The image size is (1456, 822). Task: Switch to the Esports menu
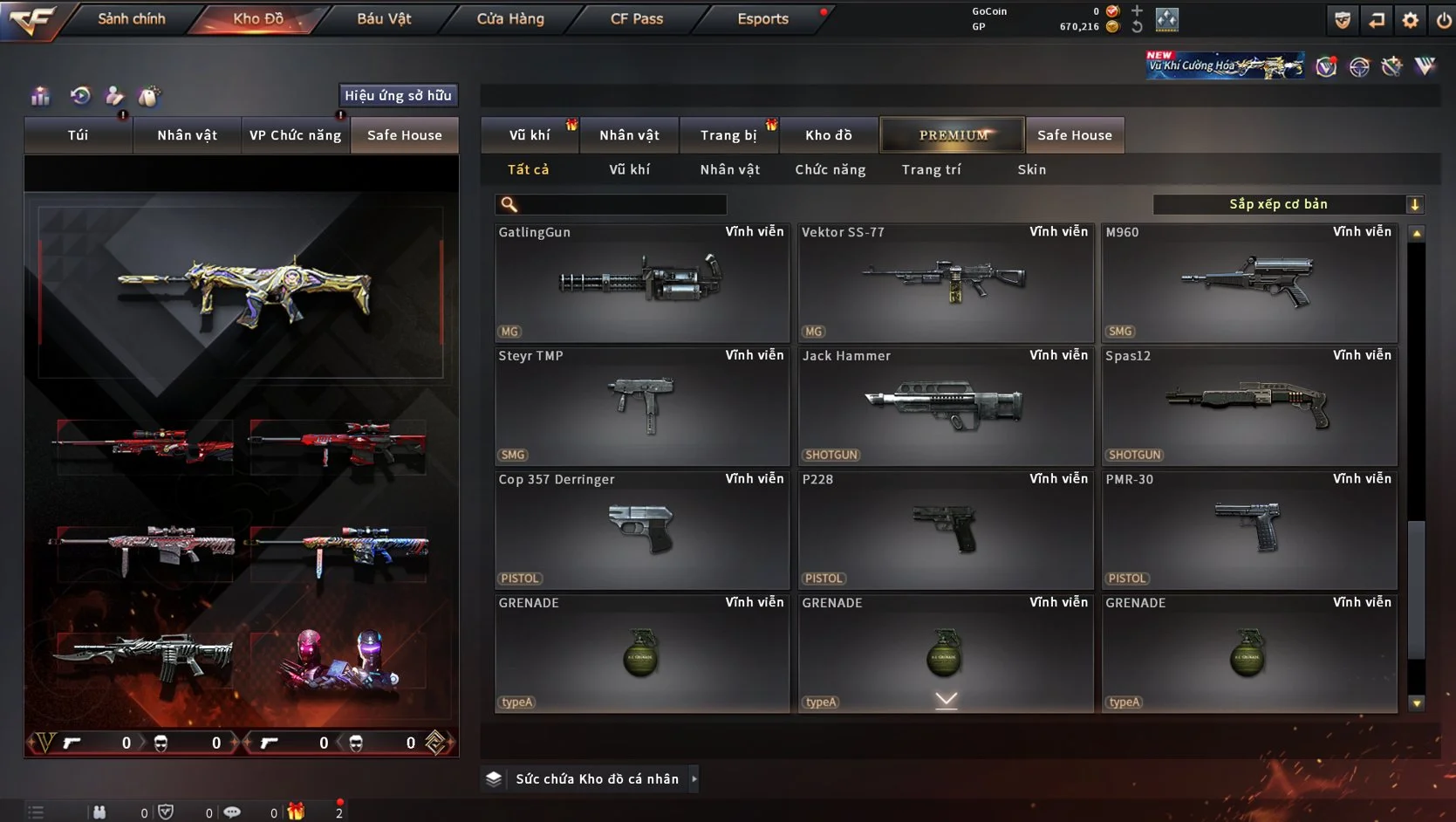pos(762,18)
